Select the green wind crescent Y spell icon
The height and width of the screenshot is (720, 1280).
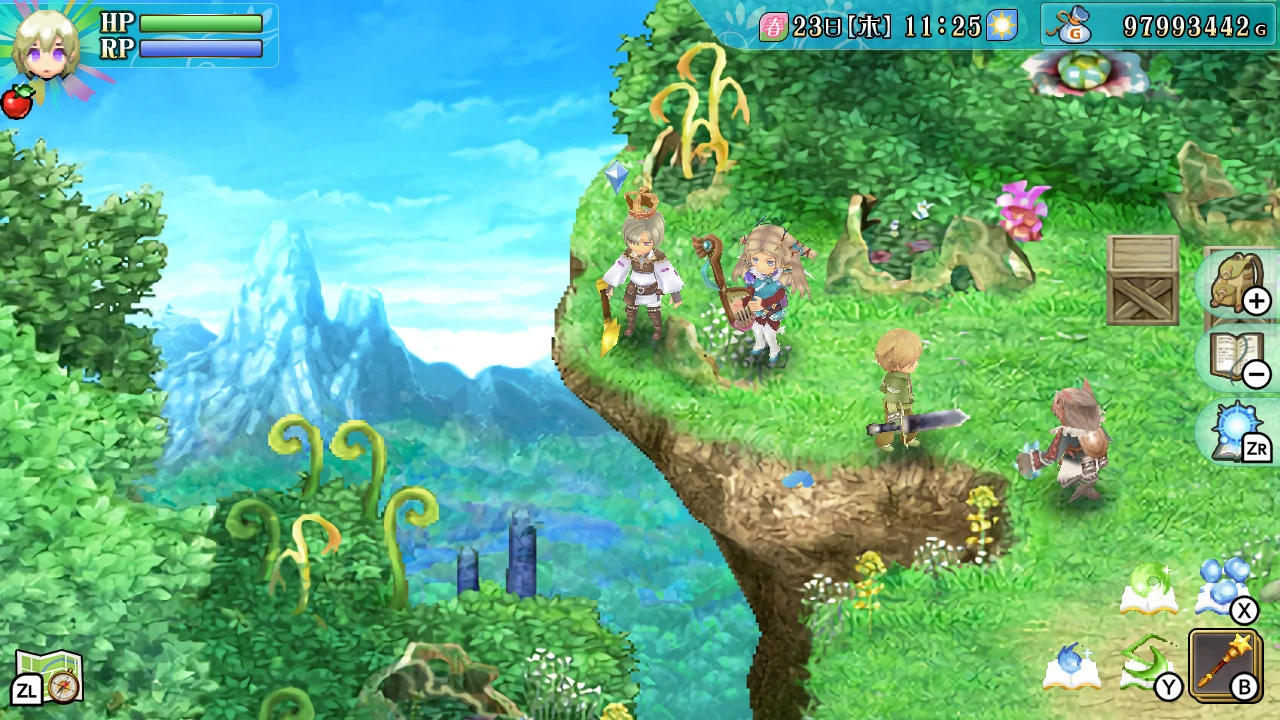(x=1148, y=663)
